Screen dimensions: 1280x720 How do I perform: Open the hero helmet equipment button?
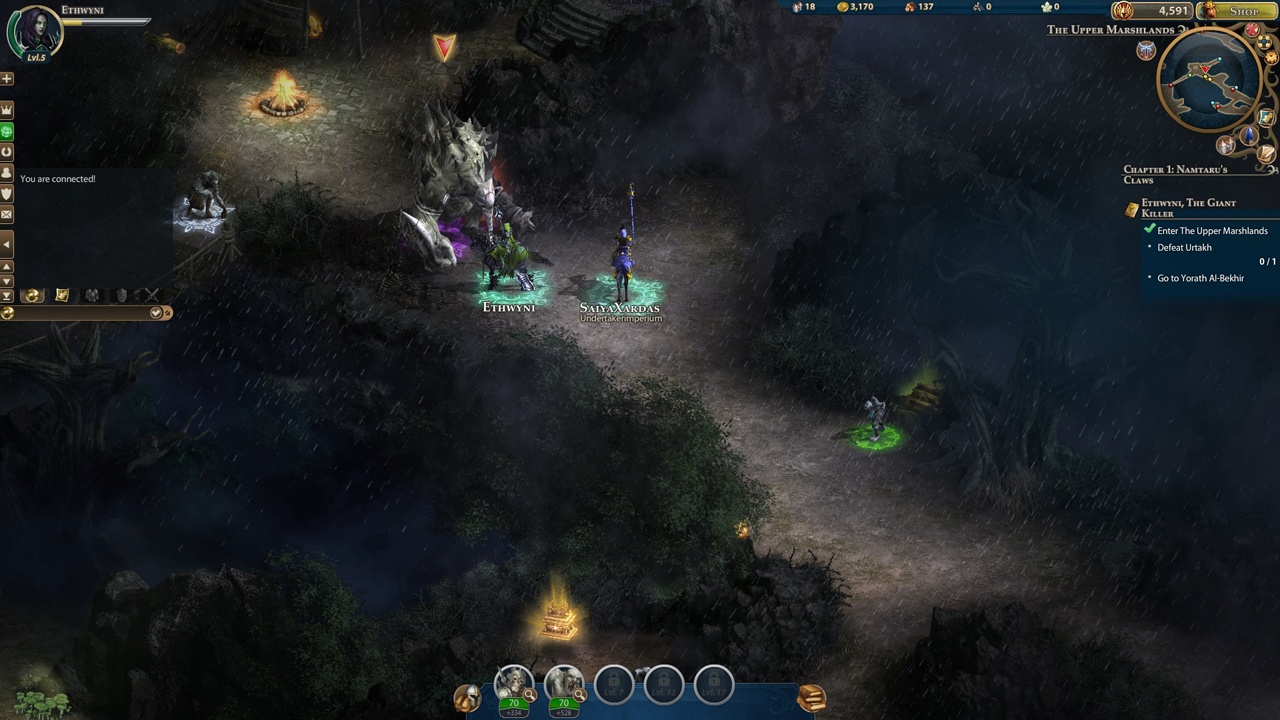click(x=466, y=697)
